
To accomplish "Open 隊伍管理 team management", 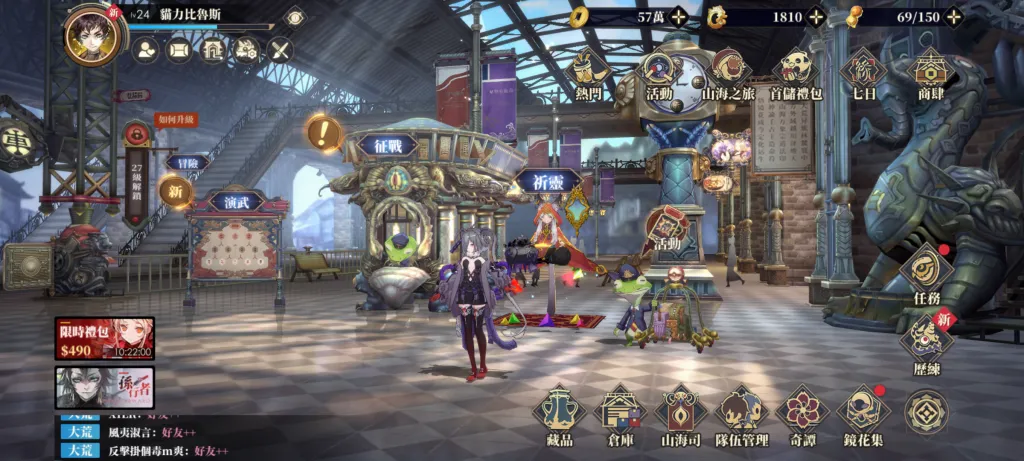I will 742,413.
